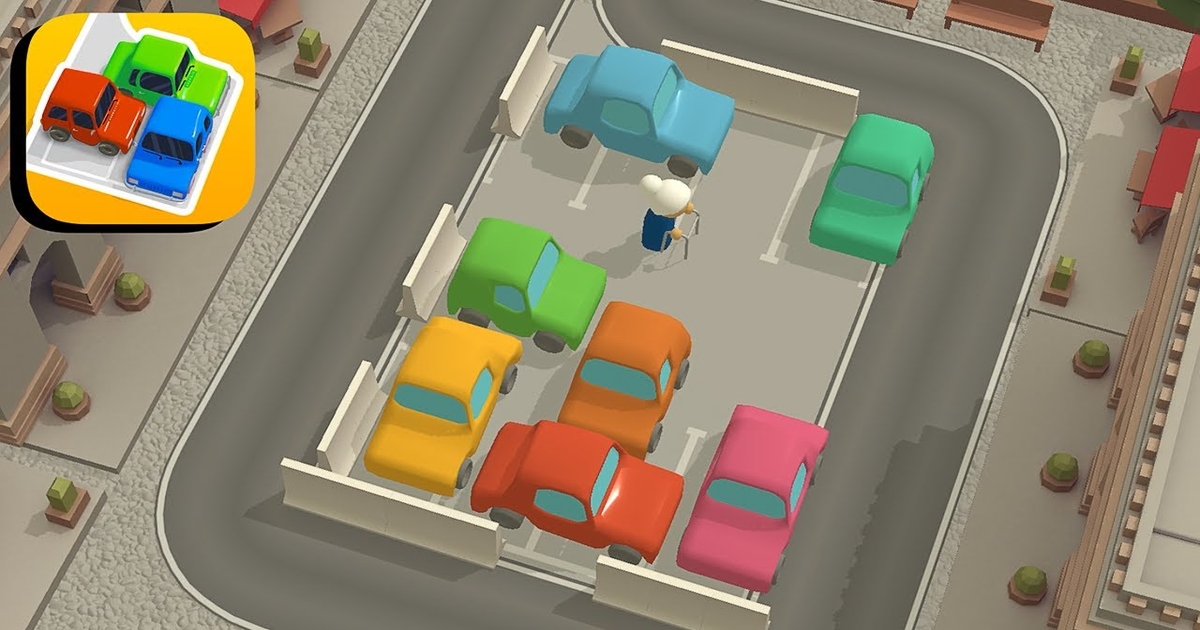Select the light blue car
The height and width of the screenshot is (630, 1200).
pyautogui.click(x=638, y=106)
